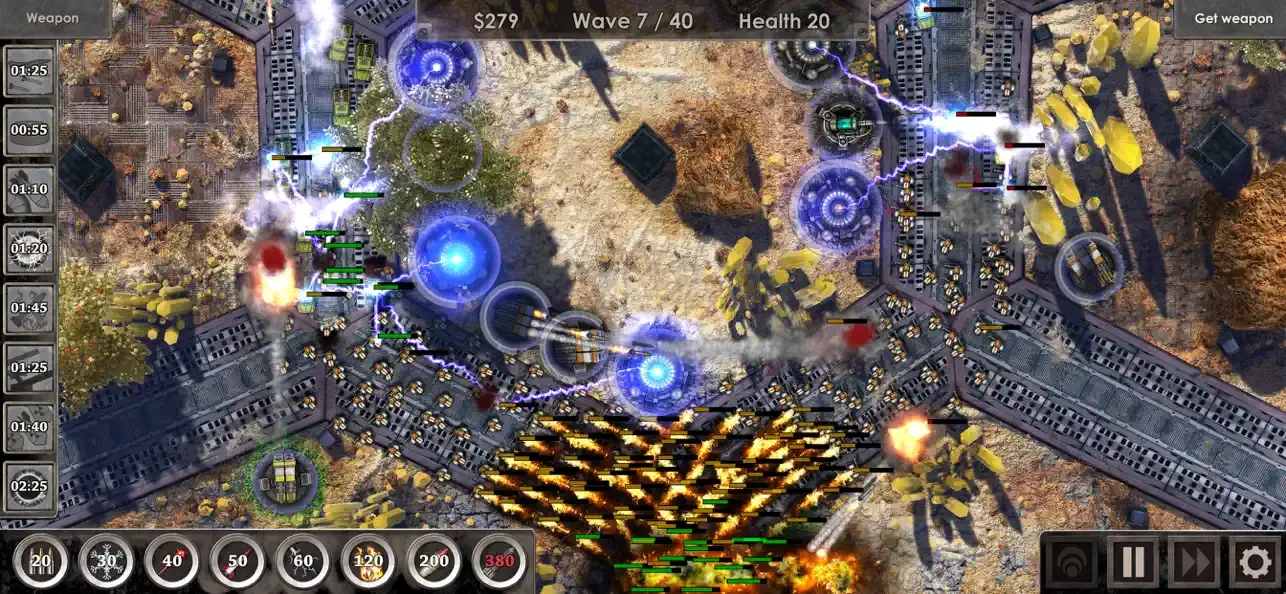Activate the weapon slot showing 01:40

(x=29, y=427)
